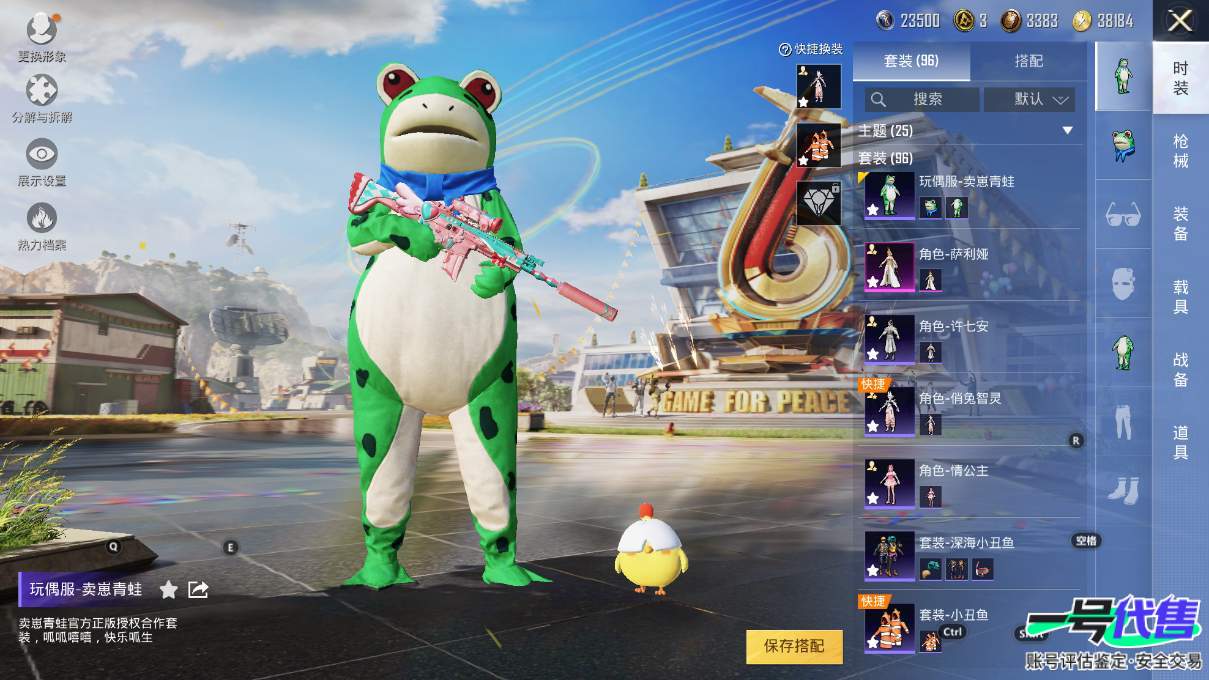This screenshot has height=680, width=1209.
Task: Choose the 角色-许七安 outfit
Action: [970, 338]
